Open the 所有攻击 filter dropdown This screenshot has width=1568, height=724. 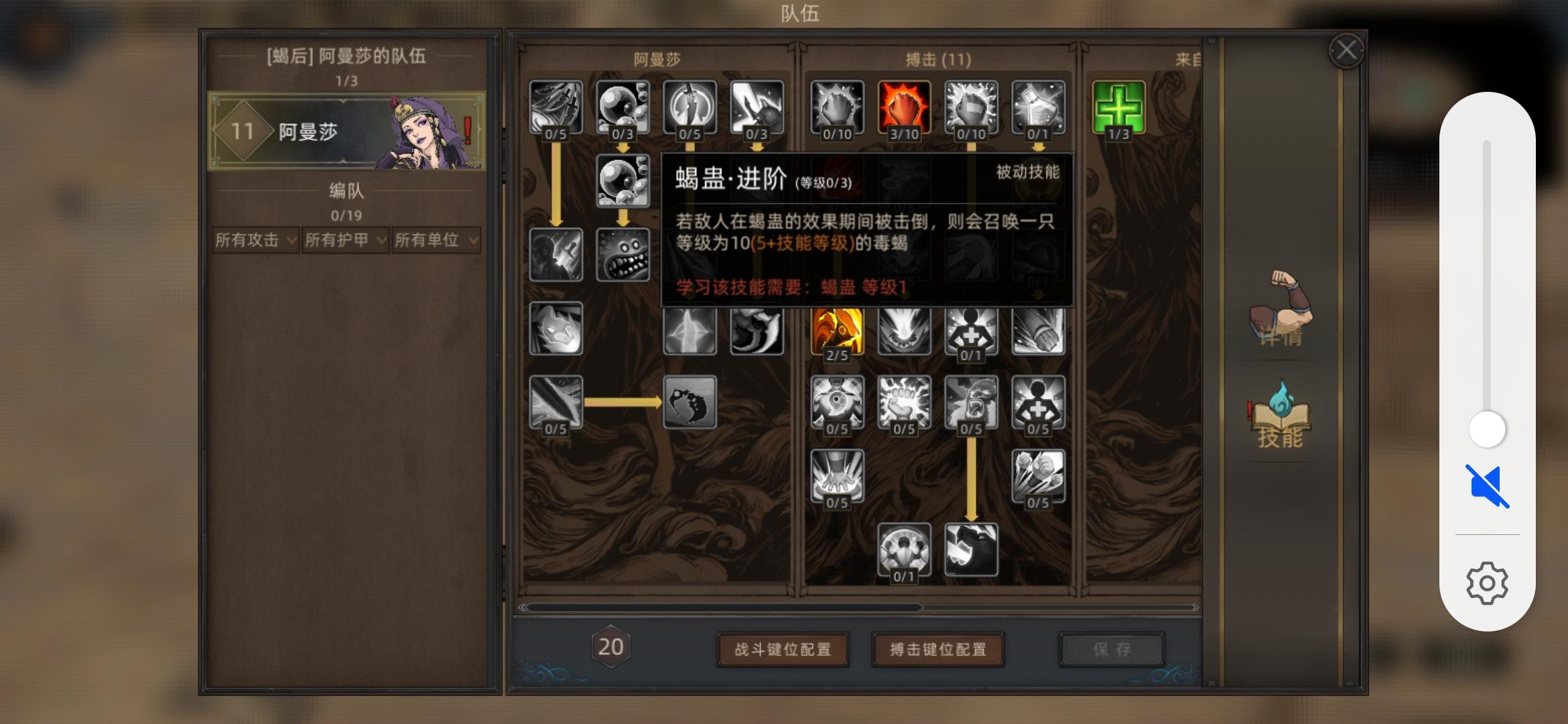tap(255, 240)
